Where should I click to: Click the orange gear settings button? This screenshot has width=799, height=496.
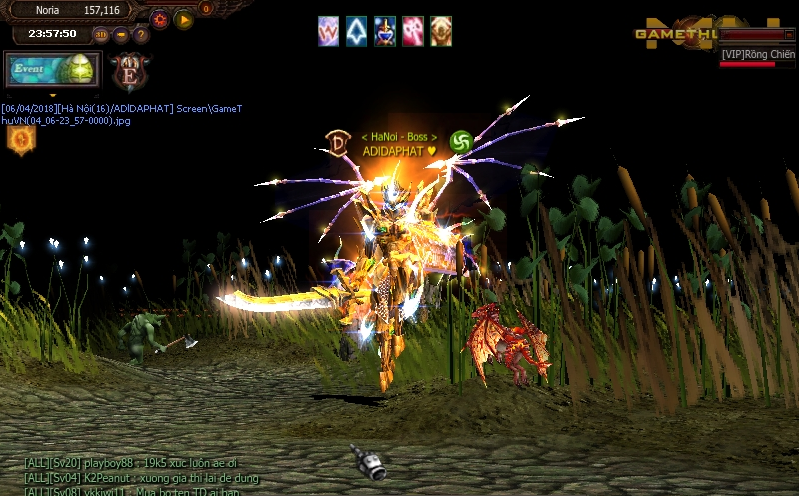click(160, 18)
